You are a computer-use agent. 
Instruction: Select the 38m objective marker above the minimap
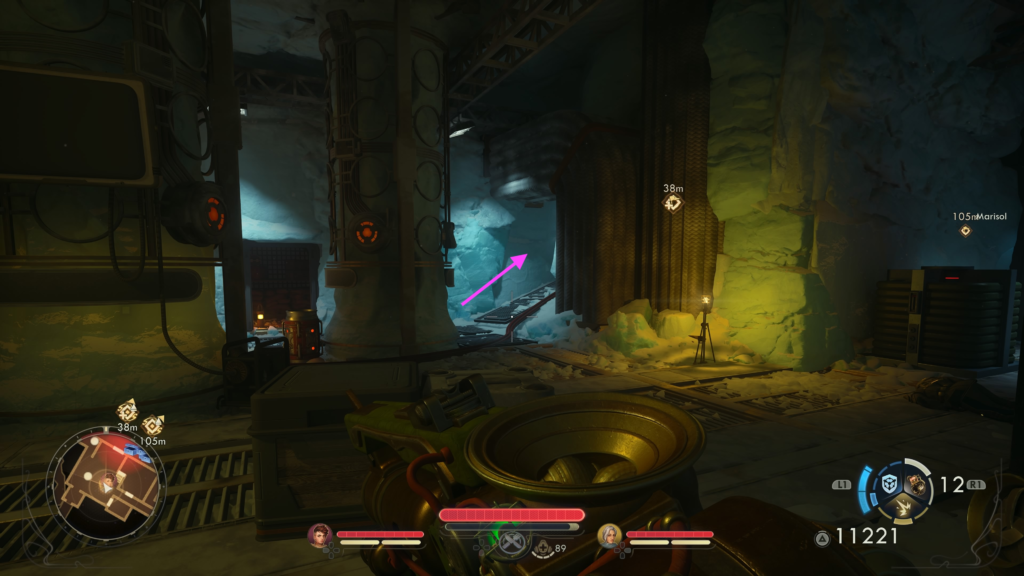pyautogui.click(x=128, y=410)
